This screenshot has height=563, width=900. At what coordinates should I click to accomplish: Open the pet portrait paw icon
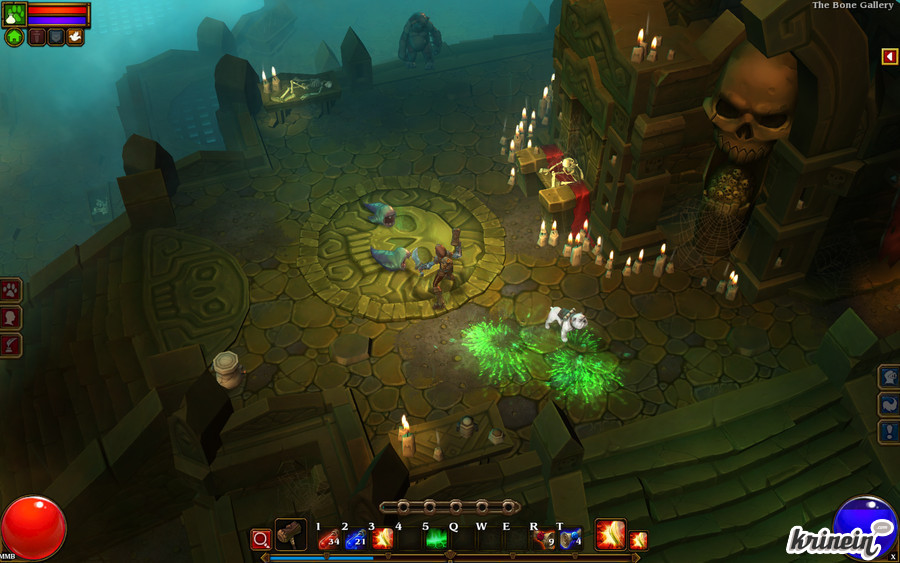14,14
